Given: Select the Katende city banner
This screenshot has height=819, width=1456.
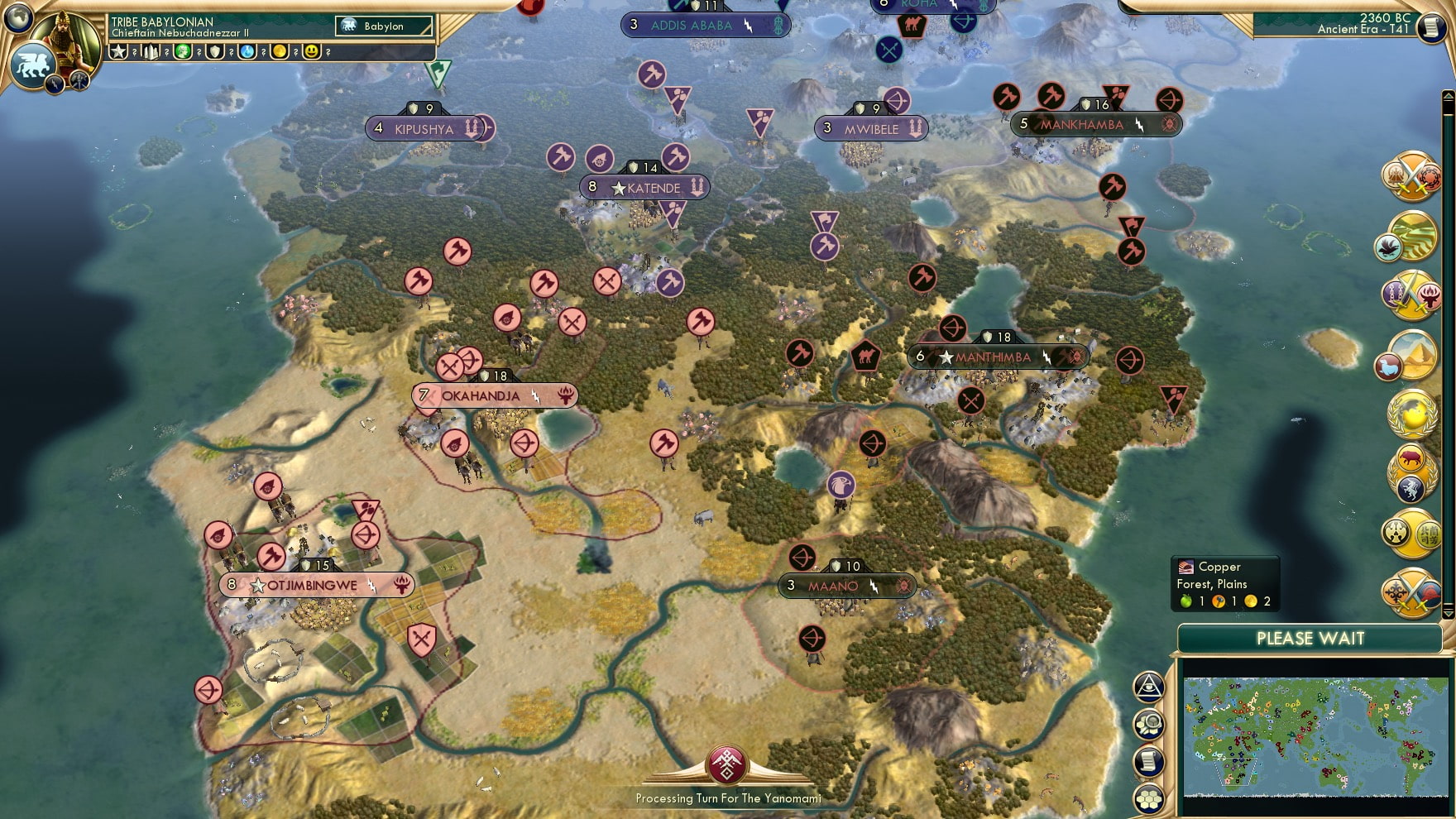Looking at the screenshot, I should (x=647, y=188).
